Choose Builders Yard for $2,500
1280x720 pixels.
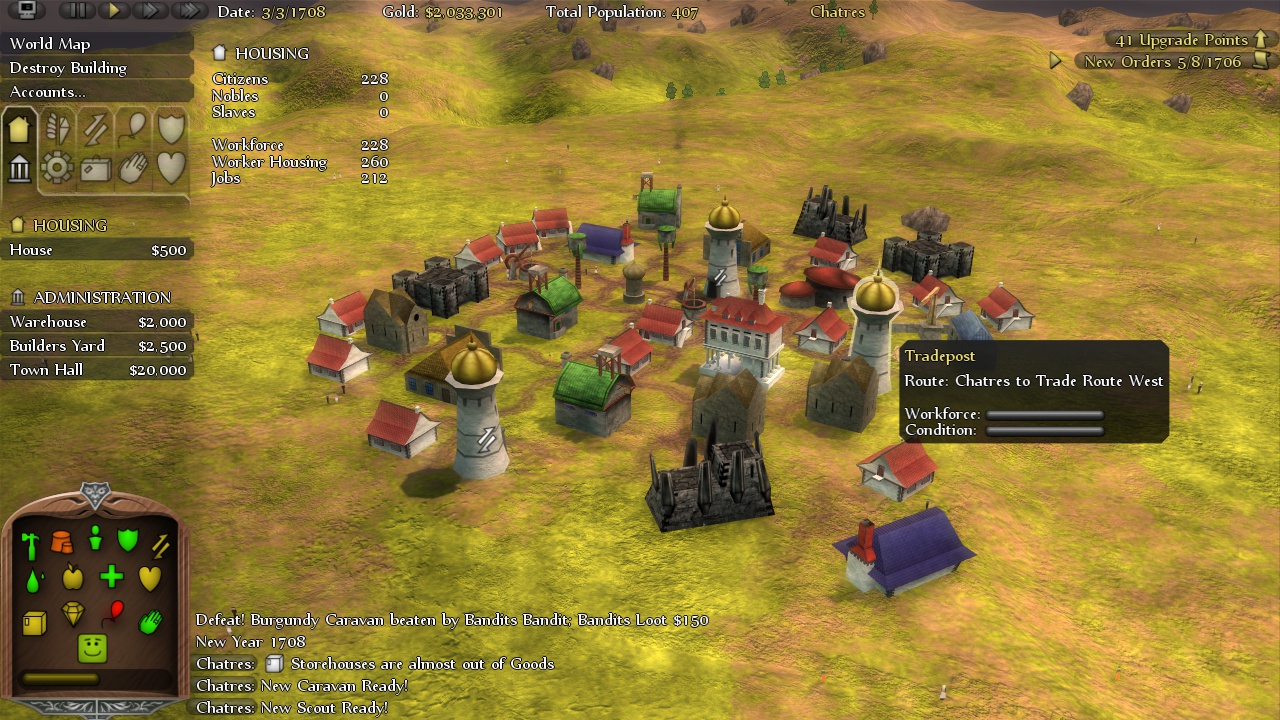(97, 346)
